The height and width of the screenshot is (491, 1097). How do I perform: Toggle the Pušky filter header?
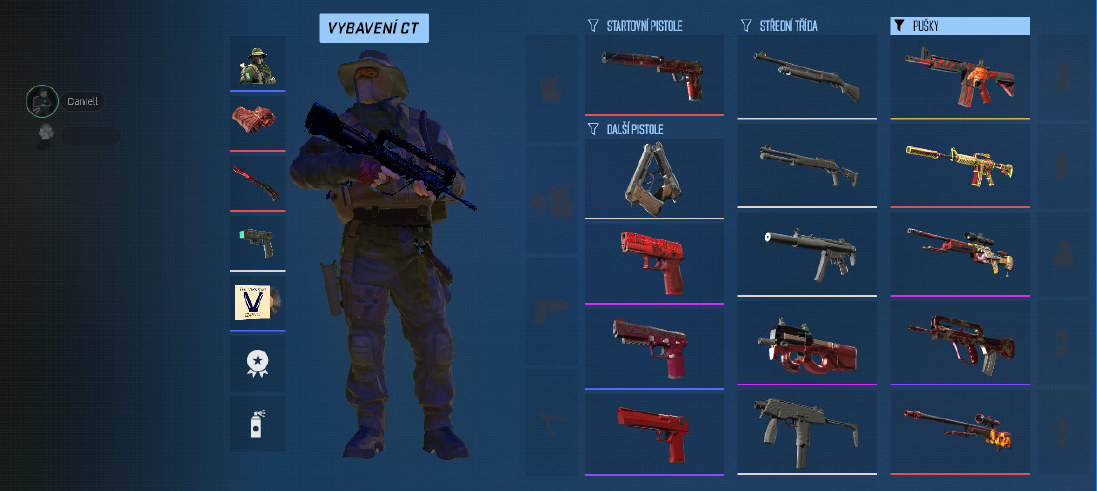click(959, 26)
